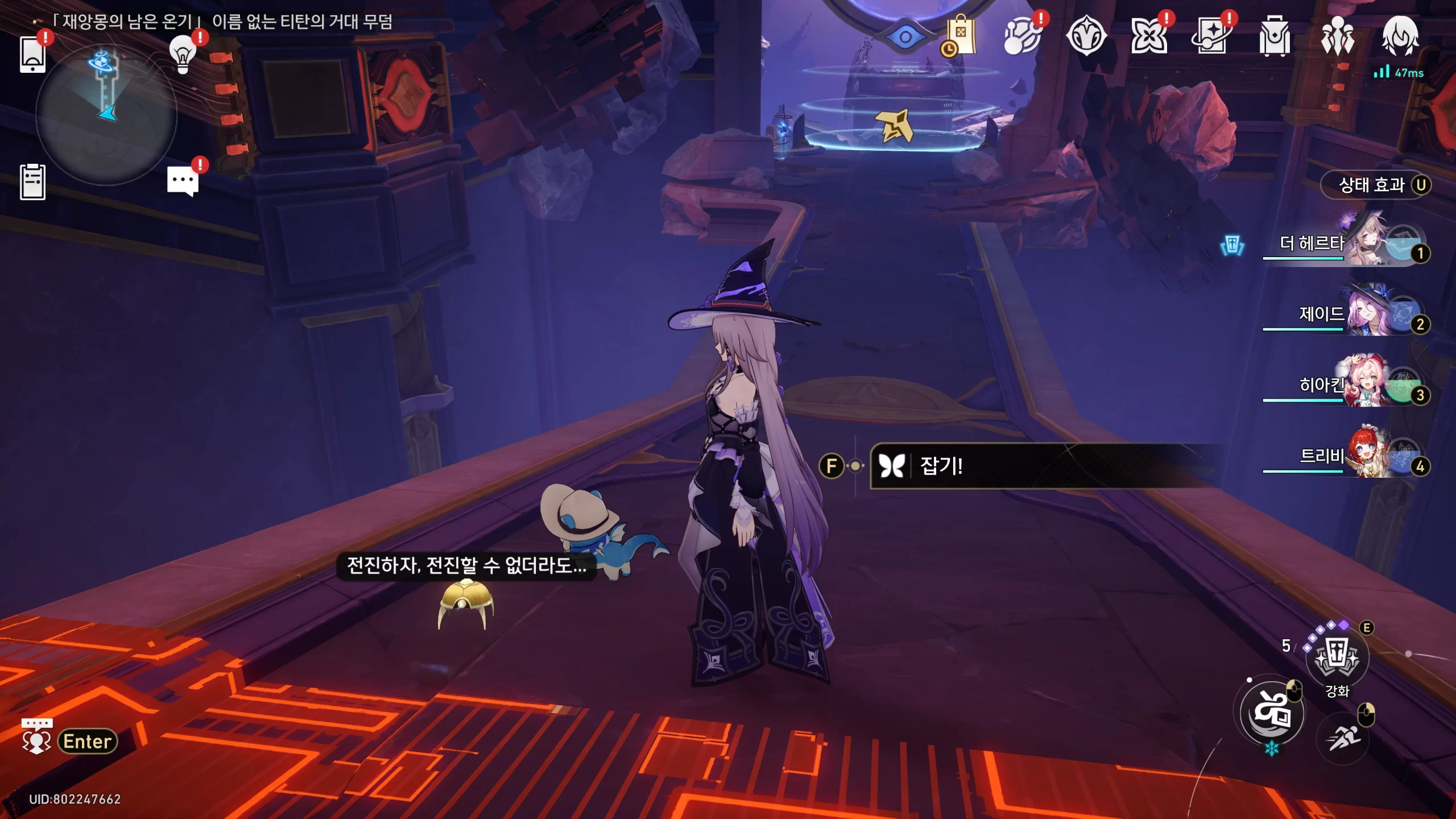1456x819 pixels.
Task: Toggle the sprint running icon
Action: point(1342,738)
